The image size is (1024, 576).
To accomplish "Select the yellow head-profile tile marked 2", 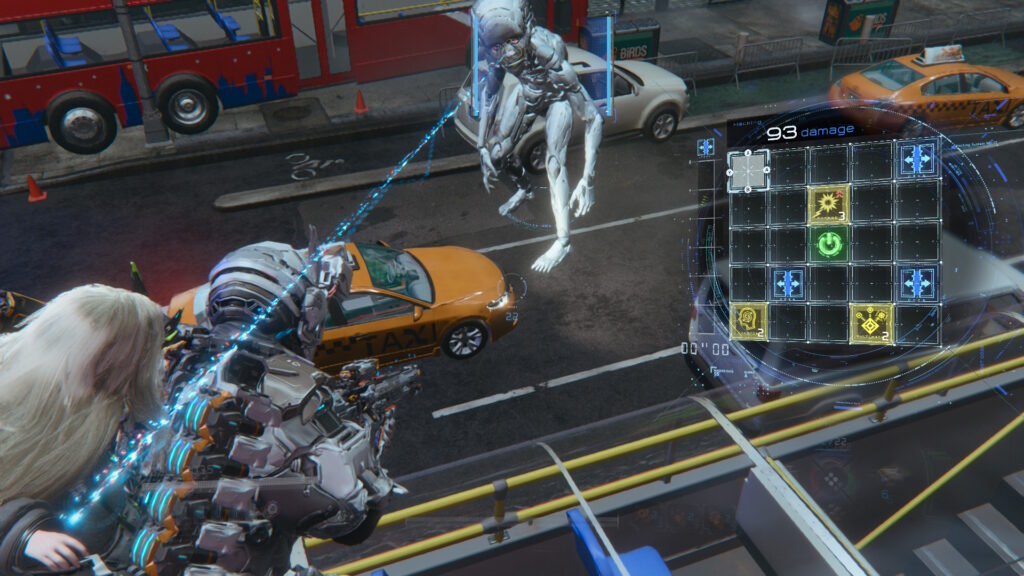I will click(748, 321).
